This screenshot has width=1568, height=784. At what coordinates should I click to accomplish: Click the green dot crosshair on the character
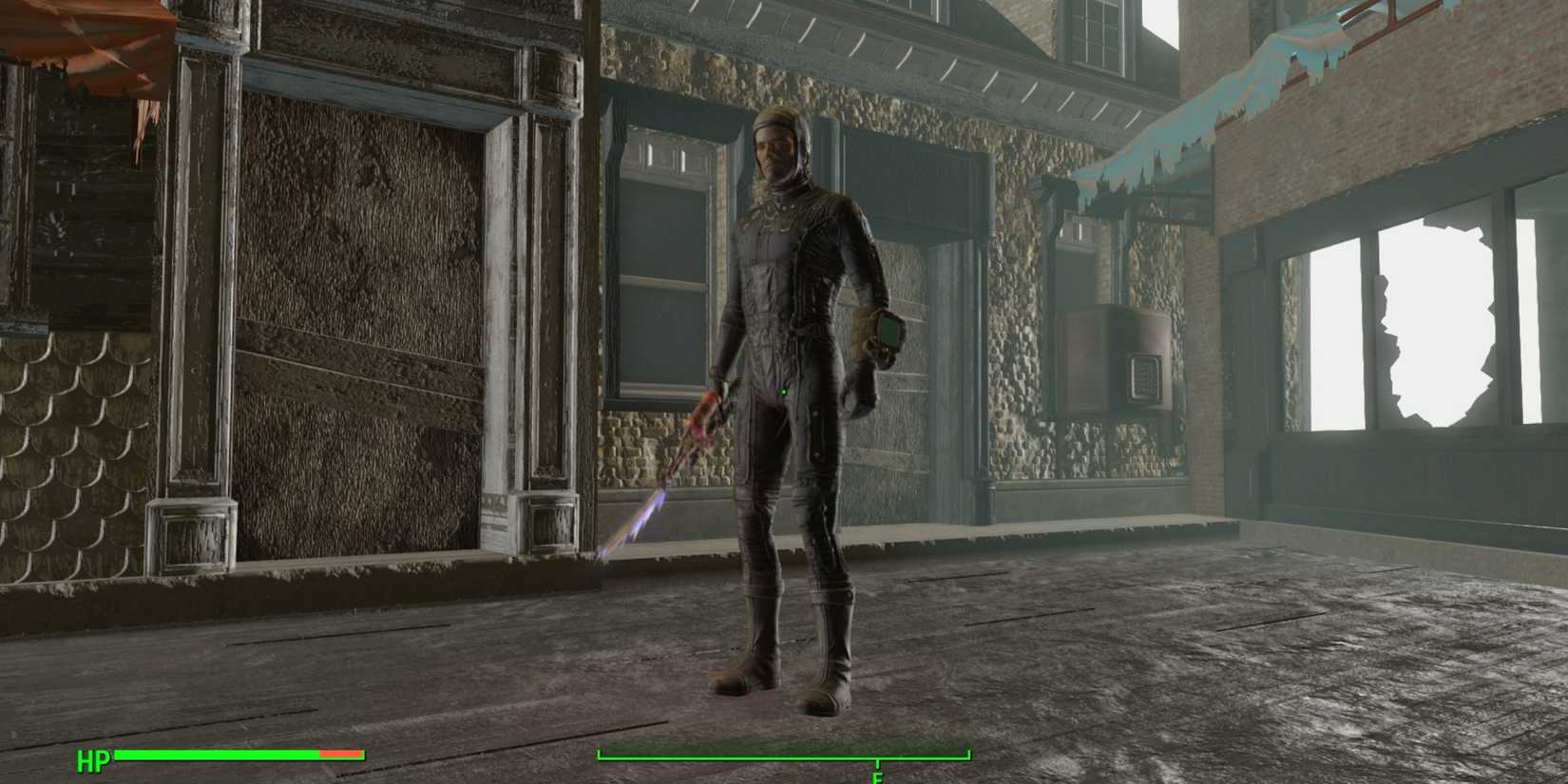(x=783, y=391)
